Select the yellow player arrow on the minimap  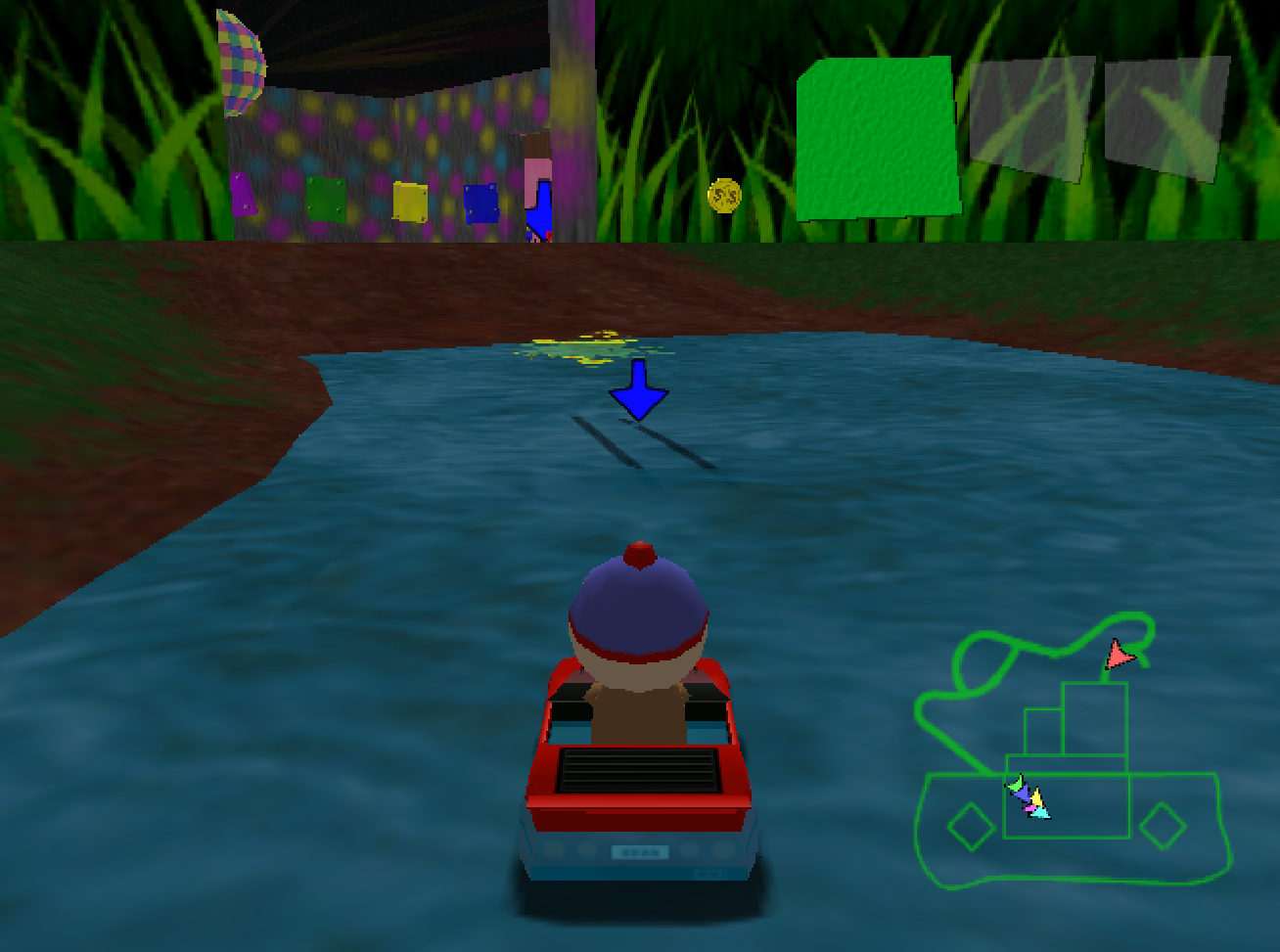(x=1036, y=798)
